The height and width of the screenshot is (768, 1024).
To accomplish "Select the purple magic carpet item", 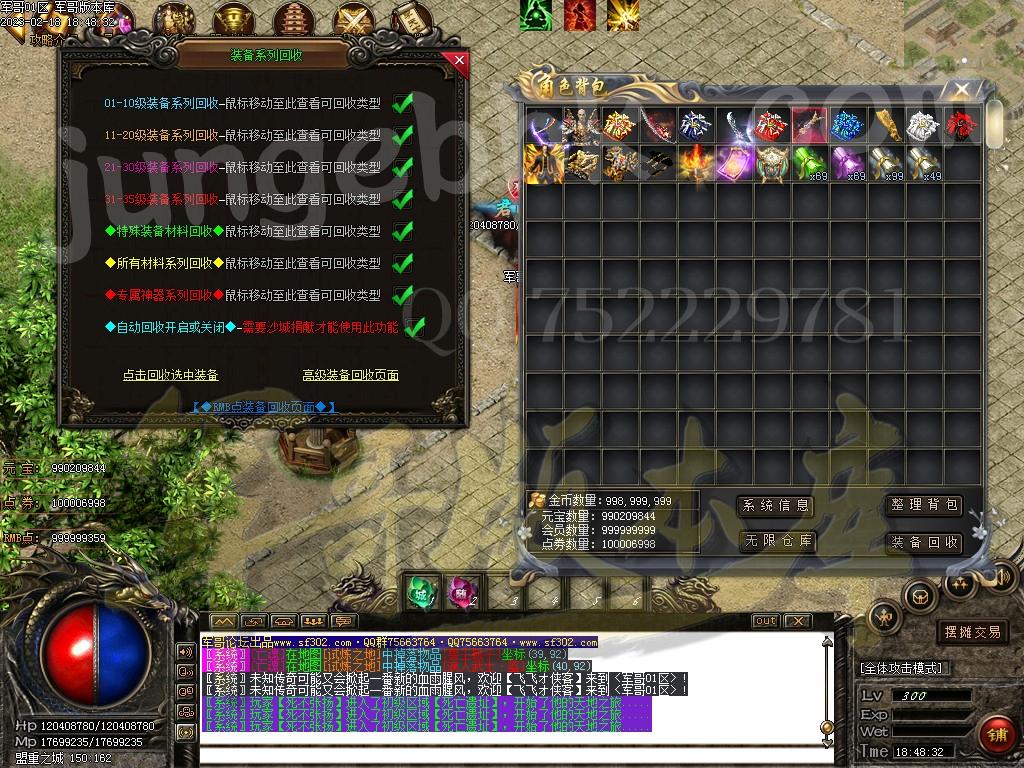I will [734, 163].
